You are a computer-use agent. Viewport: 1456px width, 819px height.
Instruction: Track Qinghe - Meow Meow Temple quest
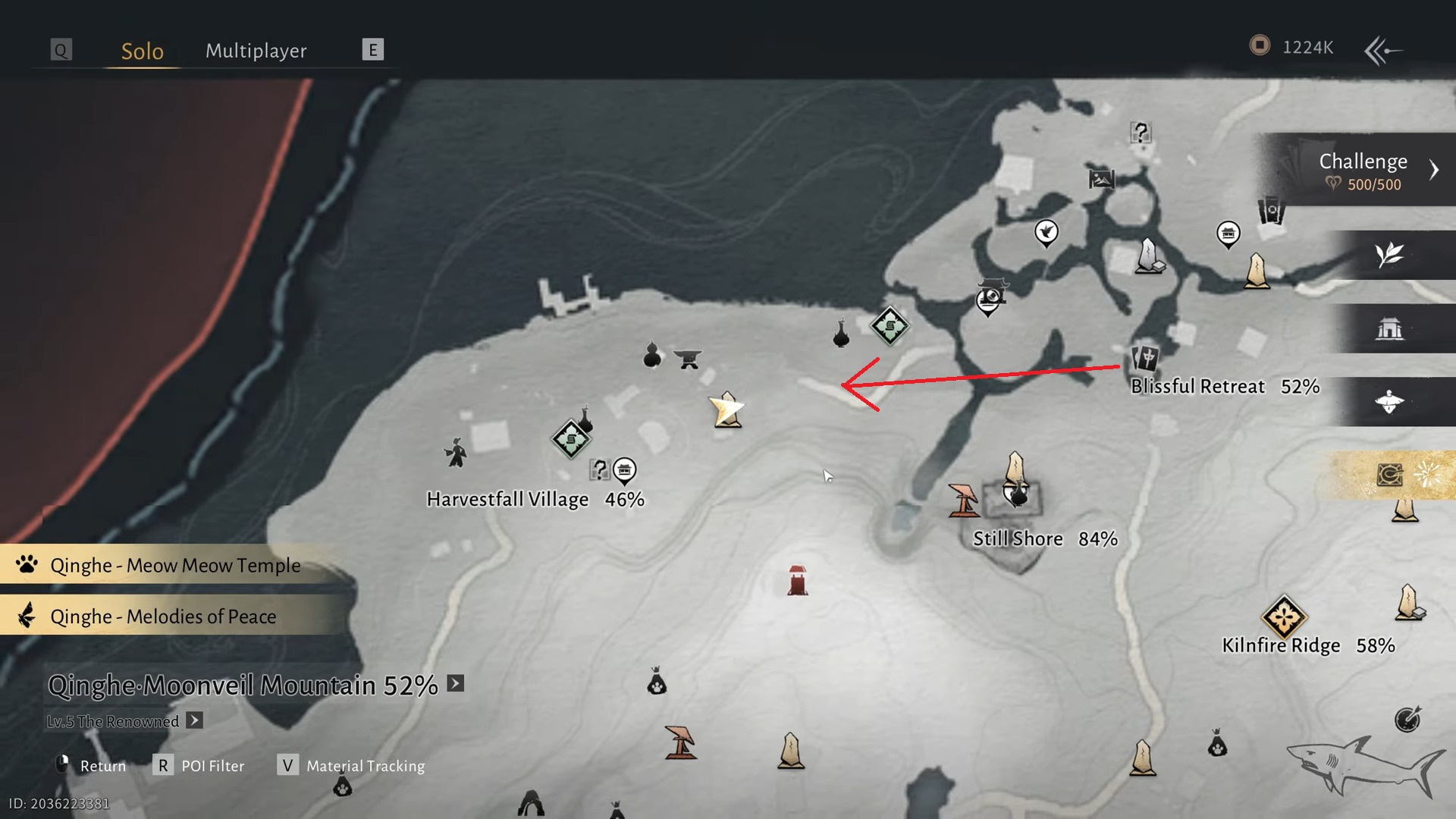(174, 566)
